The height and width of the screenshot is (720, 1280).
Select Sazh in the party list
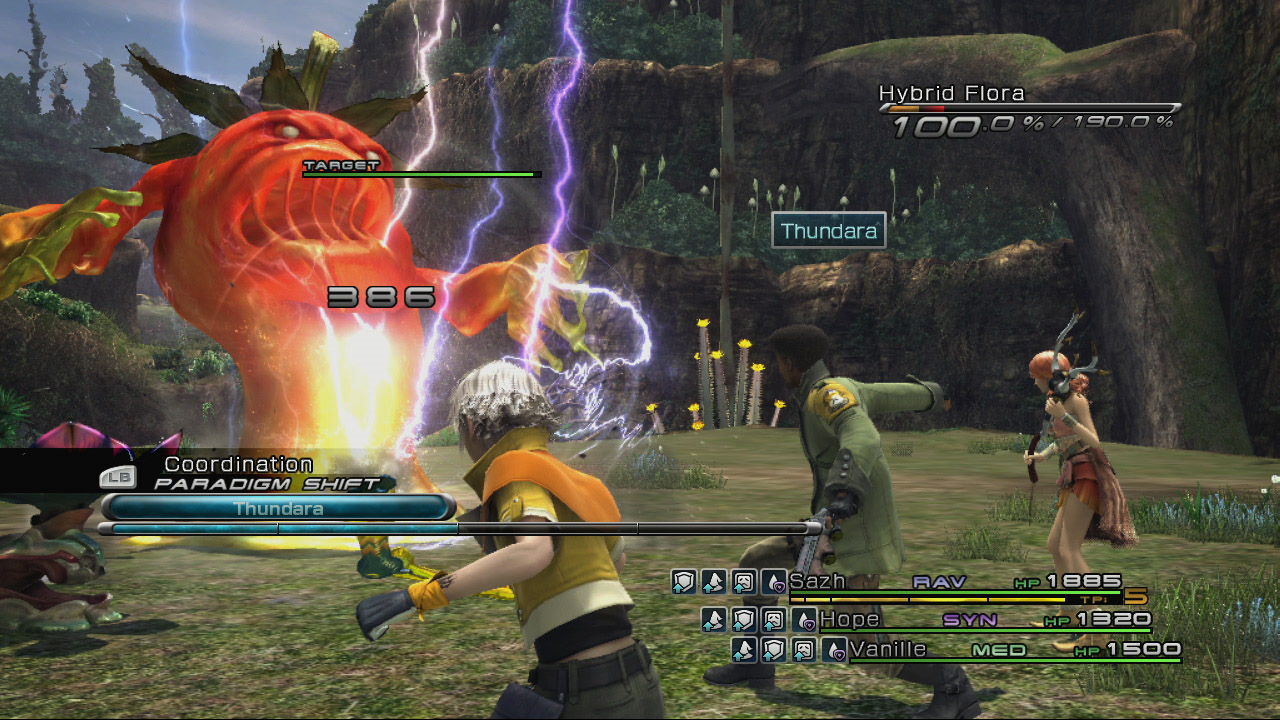(817, 581)
